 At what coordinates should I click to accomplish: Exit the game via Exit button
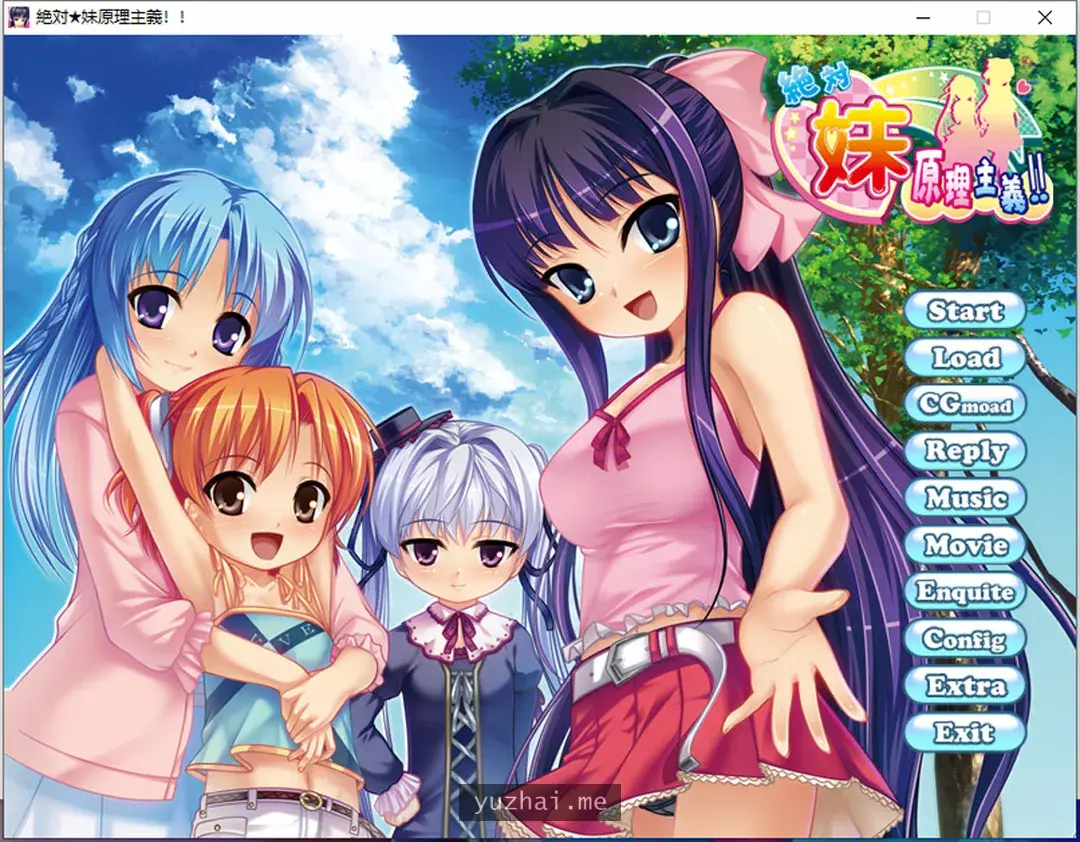tap(965, 733)
